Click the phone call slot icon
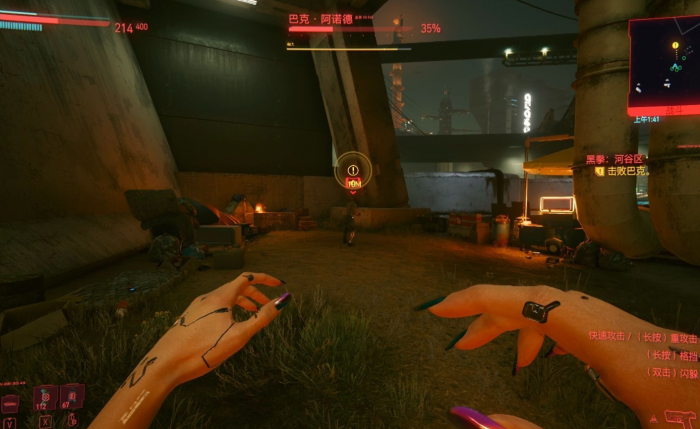The image size is (700, 429). pos(10,403)
